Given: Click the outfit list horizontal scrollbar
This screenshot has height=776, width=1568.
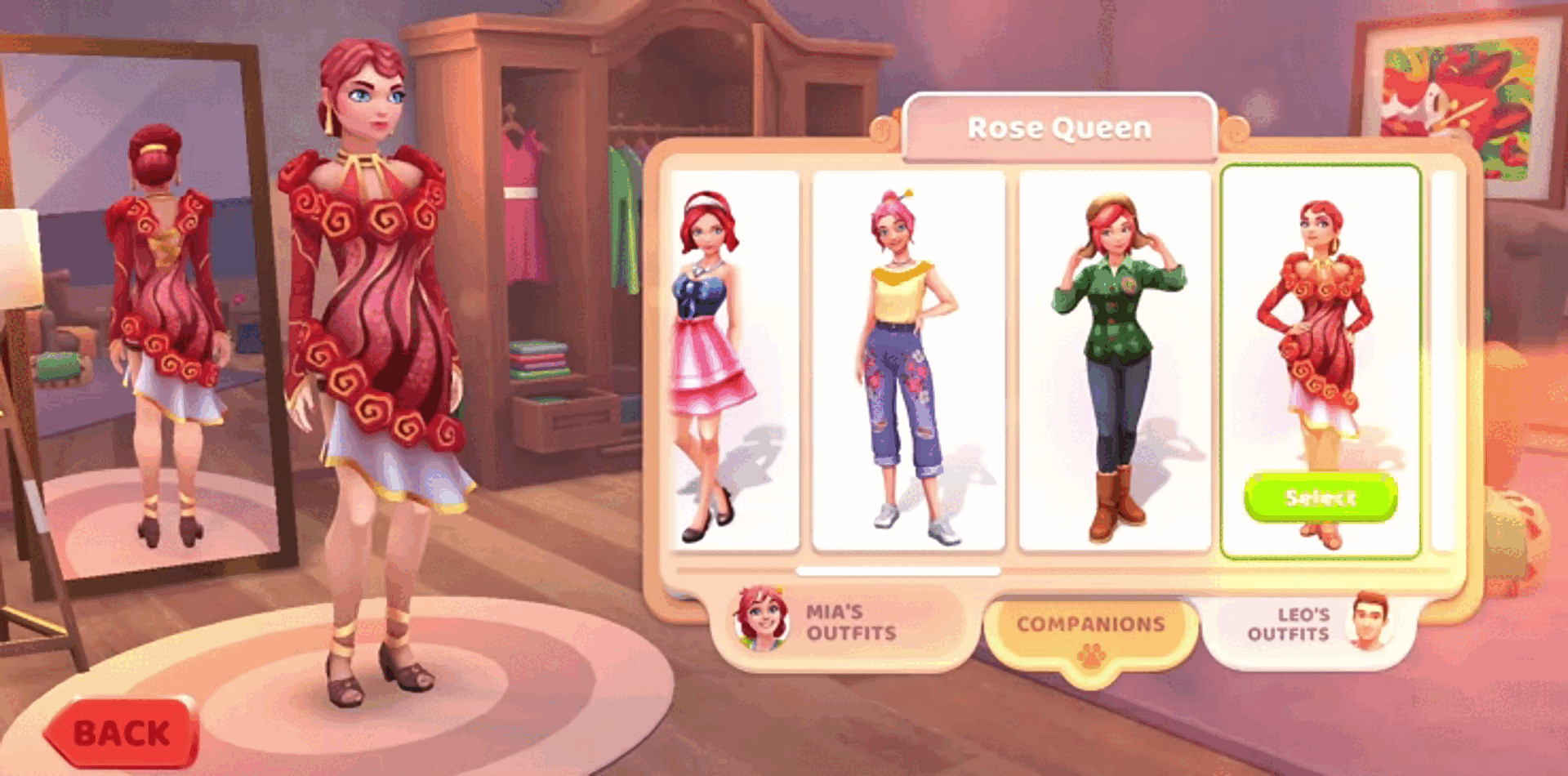Looking at the screenshot, I should (898, 571).
